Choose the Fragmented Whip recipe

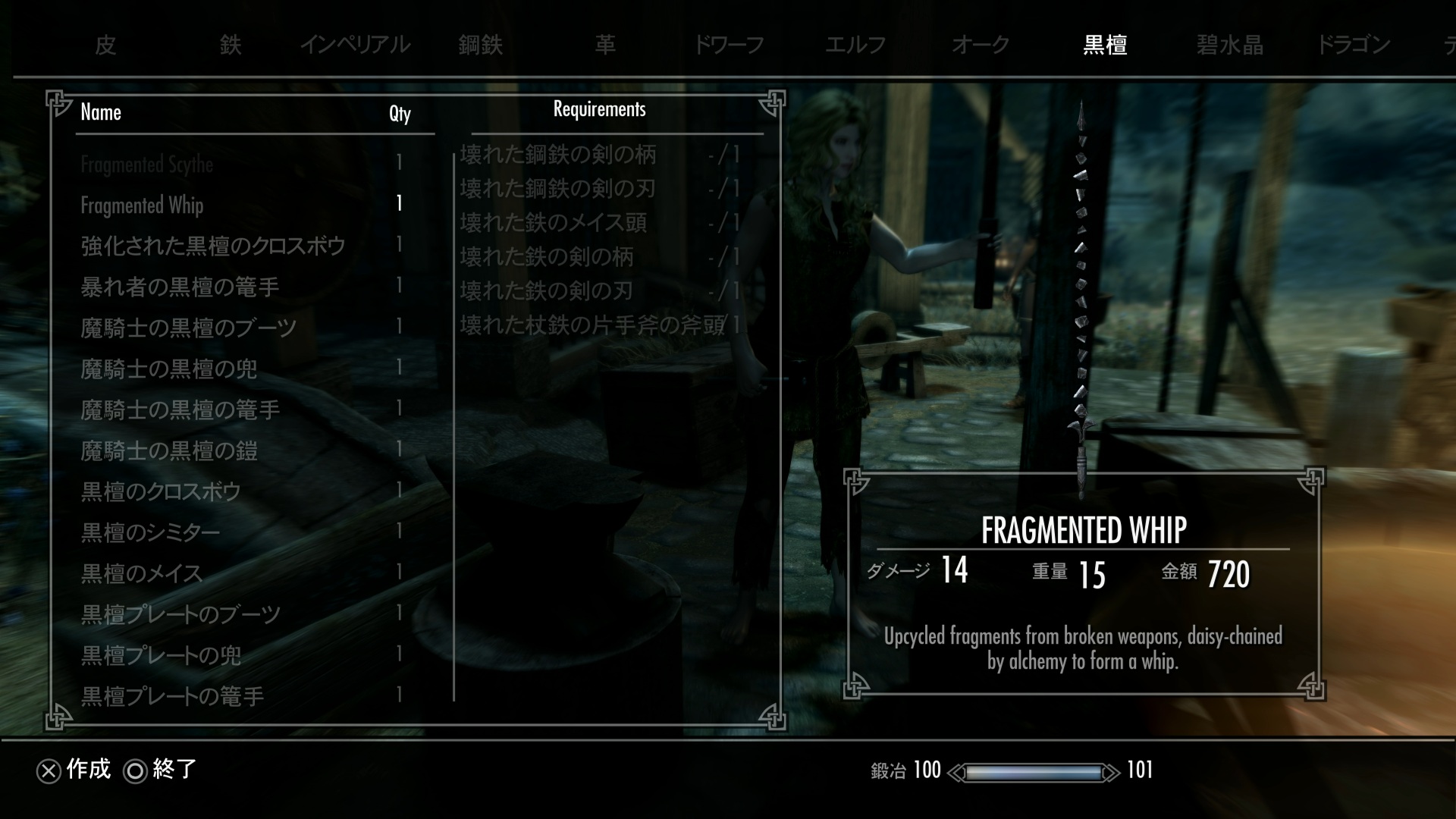pyautogui.click(x=143, y=206)
